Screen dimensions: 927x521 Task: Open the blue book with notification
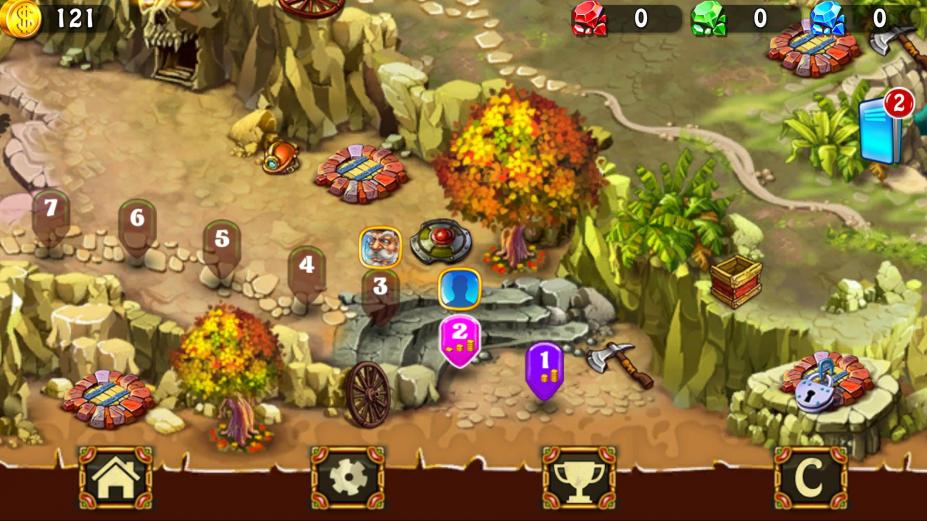tap(882, 130)
